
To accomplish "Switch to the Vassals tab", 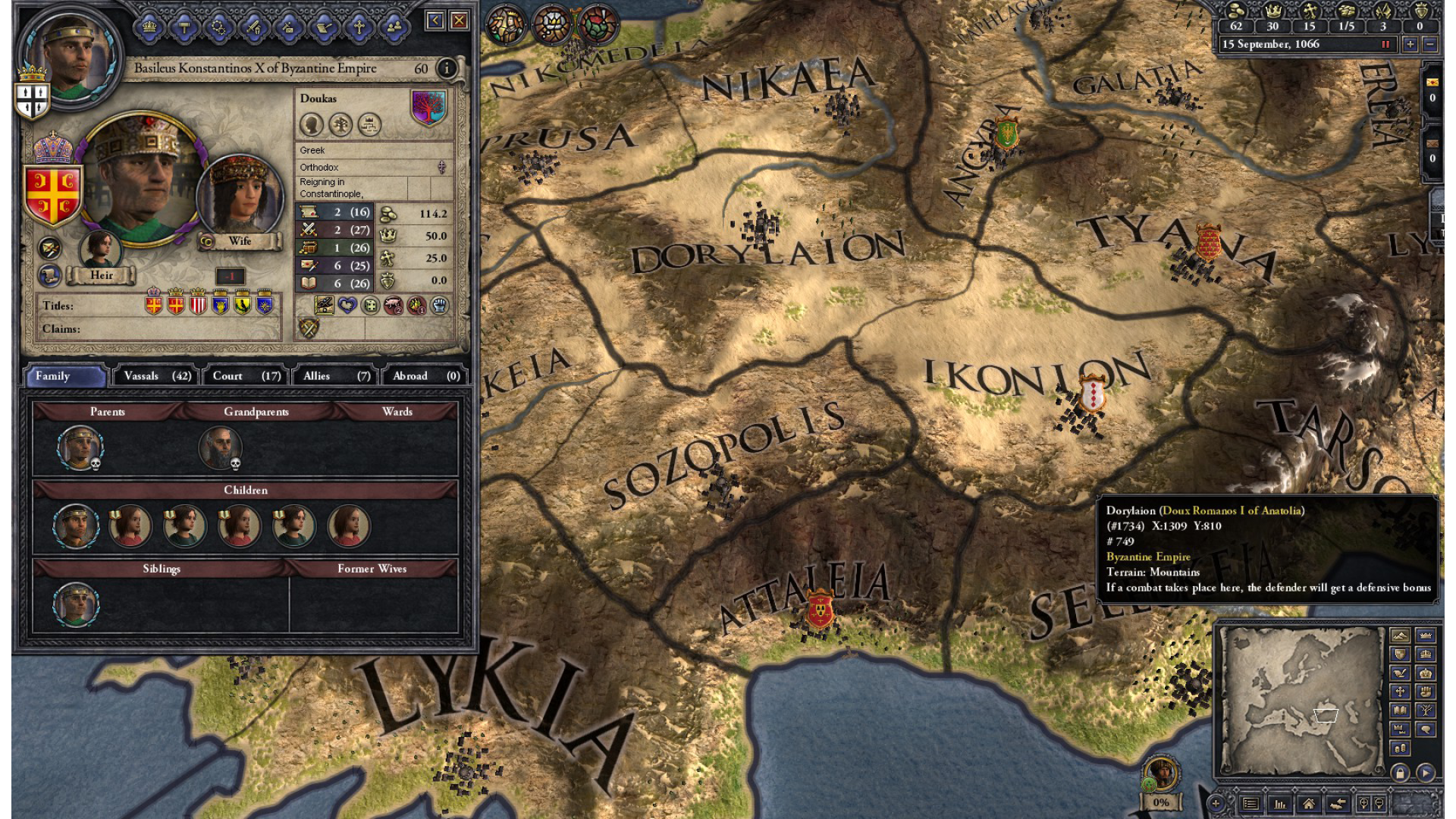I will pos(156,376).
